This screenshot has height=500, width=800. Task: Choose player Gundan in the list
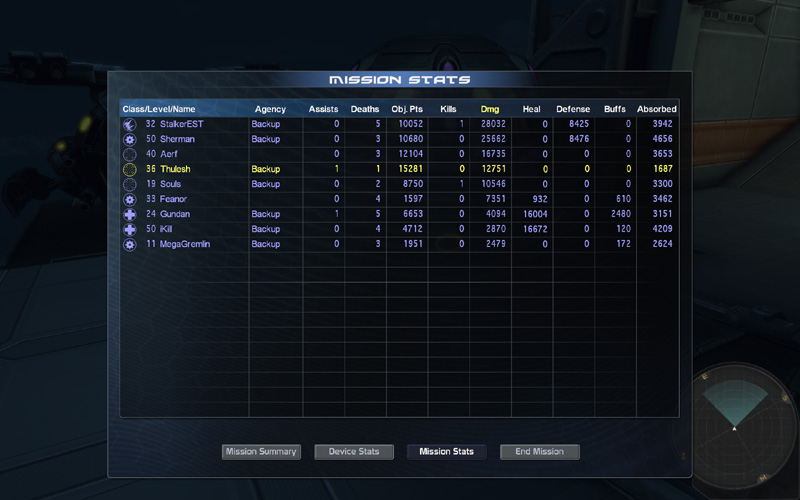click(x=175, y=214)
